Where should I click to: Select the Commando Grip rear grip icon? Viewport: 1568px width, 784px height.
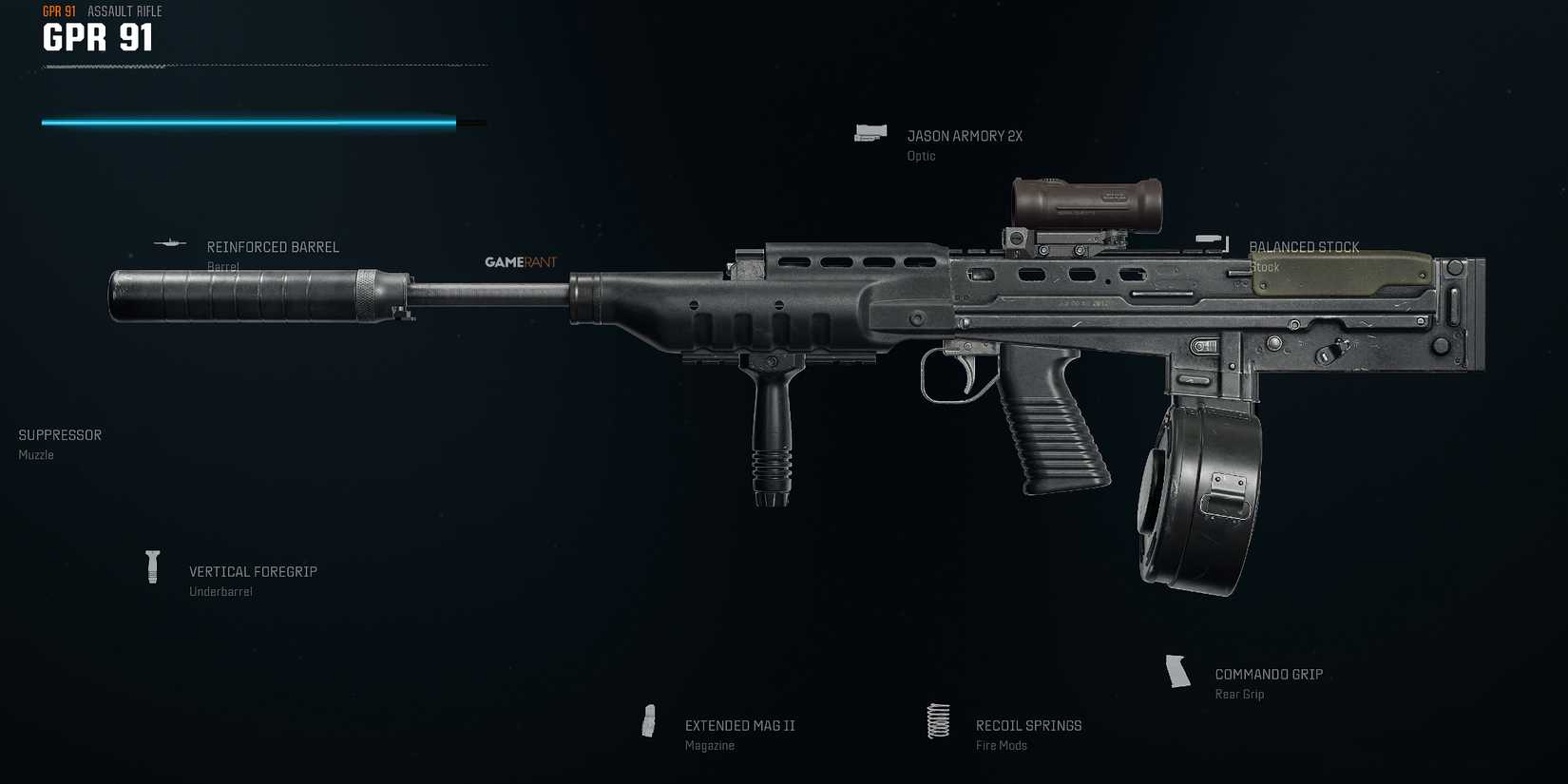tap(1179, 671)
